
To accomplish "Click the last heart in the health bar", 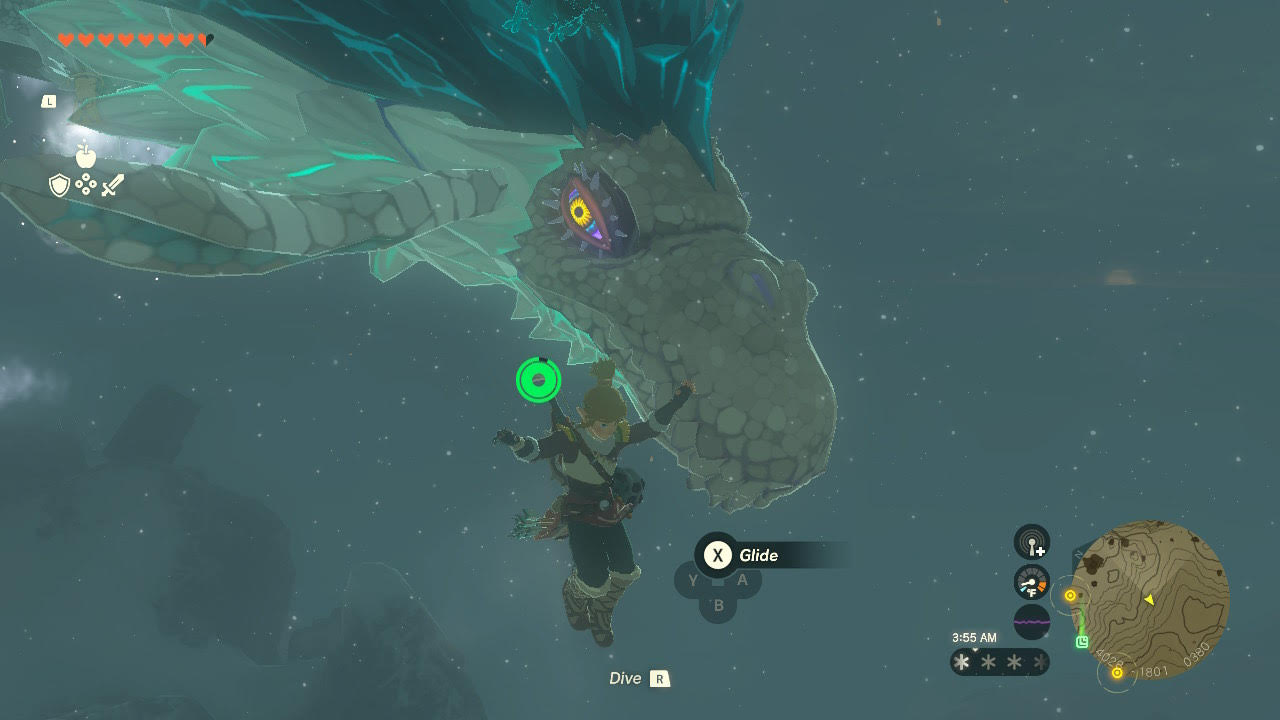I will click(x=205, y=38).
